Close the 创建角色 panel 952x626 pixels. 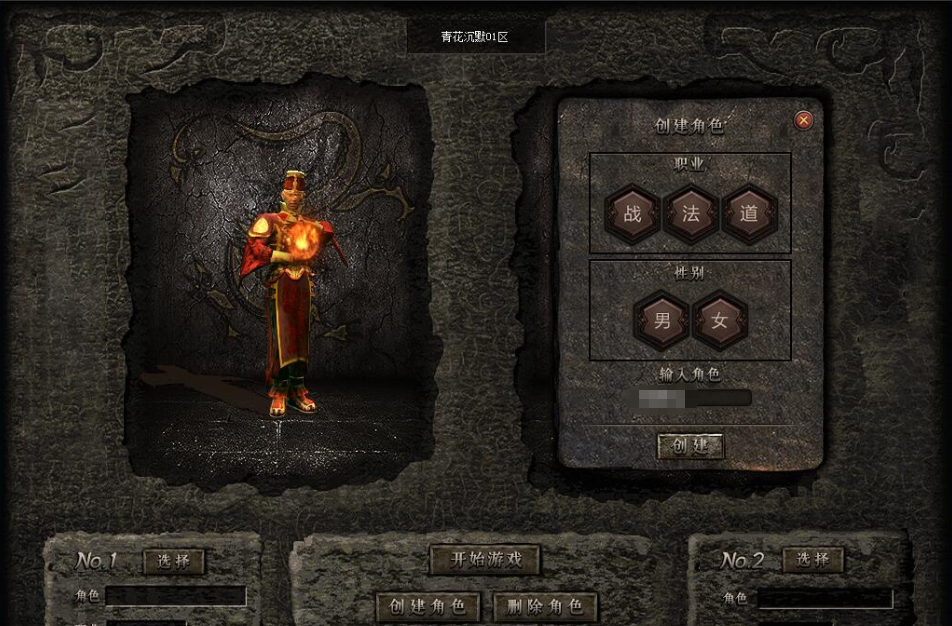(804, 121)
